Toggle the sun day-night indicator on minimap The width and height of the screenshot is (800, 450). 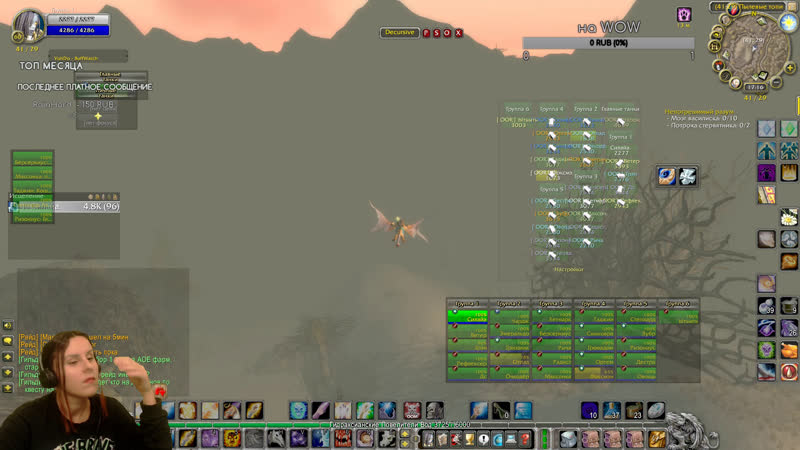point(784,21)
